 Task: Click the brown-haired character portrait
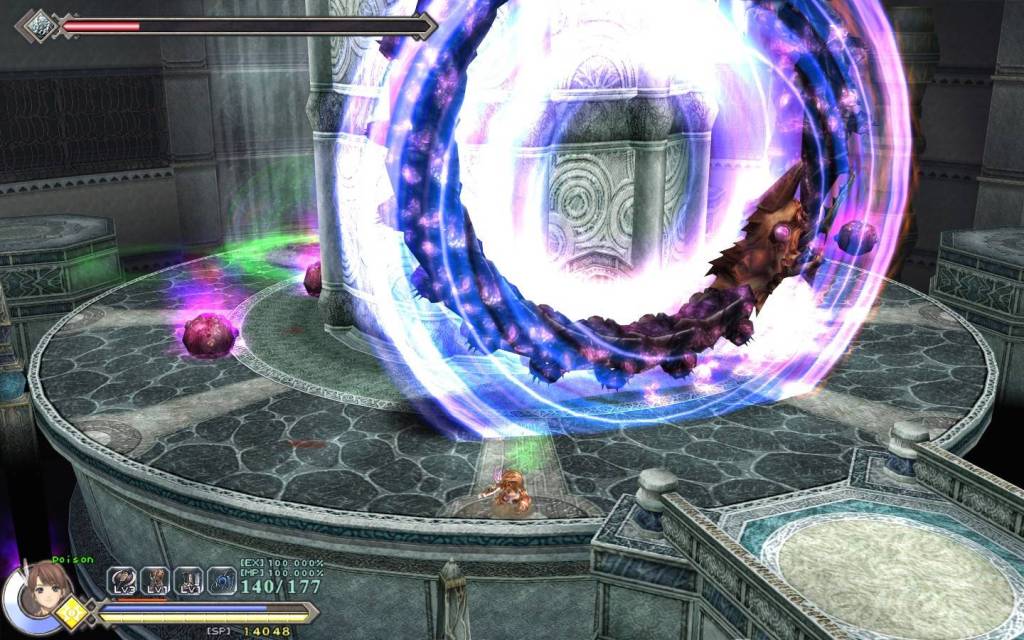coord(43,592)
